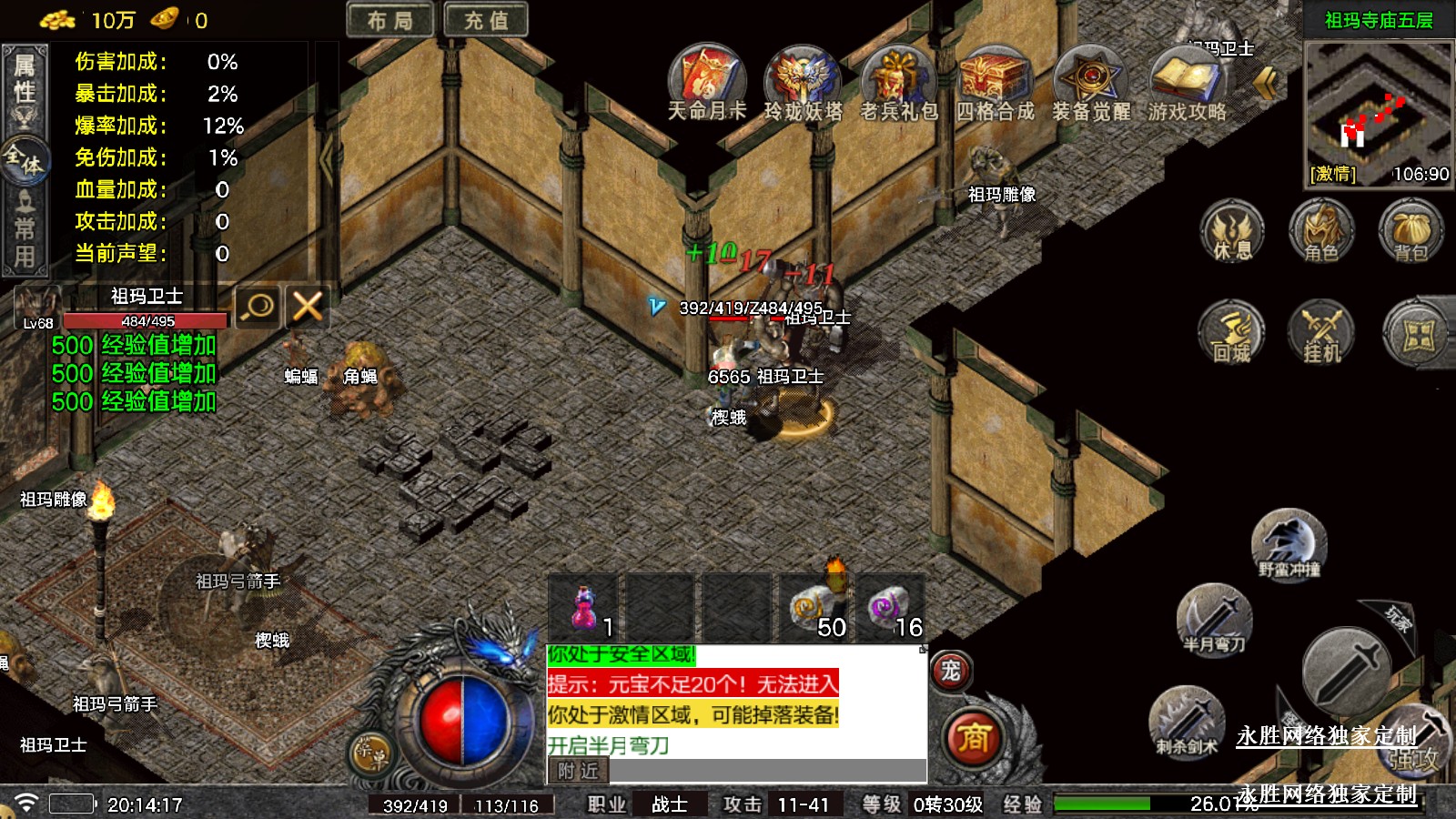Activate the 野蛮冲撞 skill
The height and width of the screenshot is (819, 1456).
tap(1289, 544)
